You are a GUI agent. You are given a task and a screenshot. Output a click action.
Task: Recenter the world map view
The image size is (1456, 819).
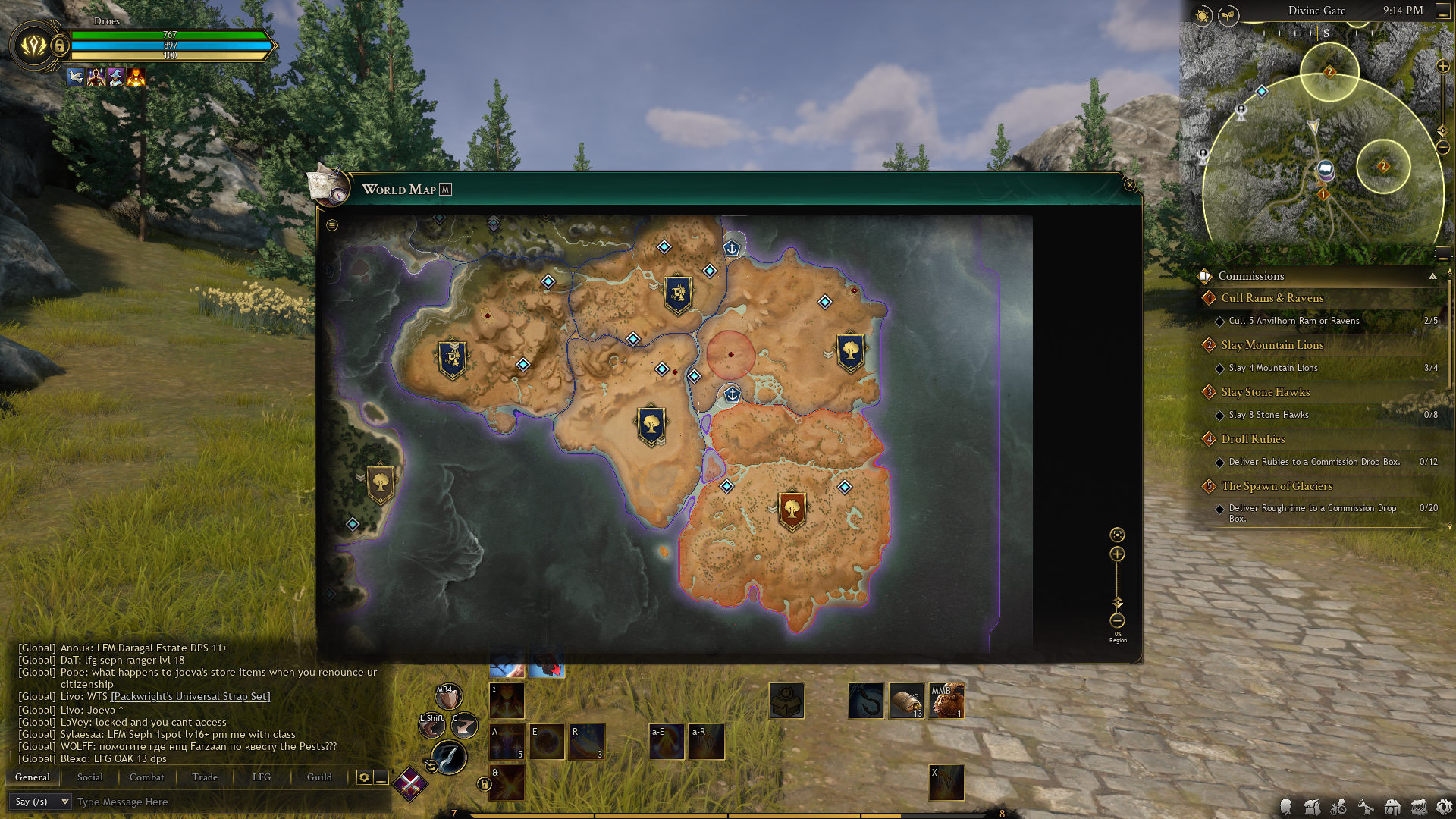(x=1117, y=535)
